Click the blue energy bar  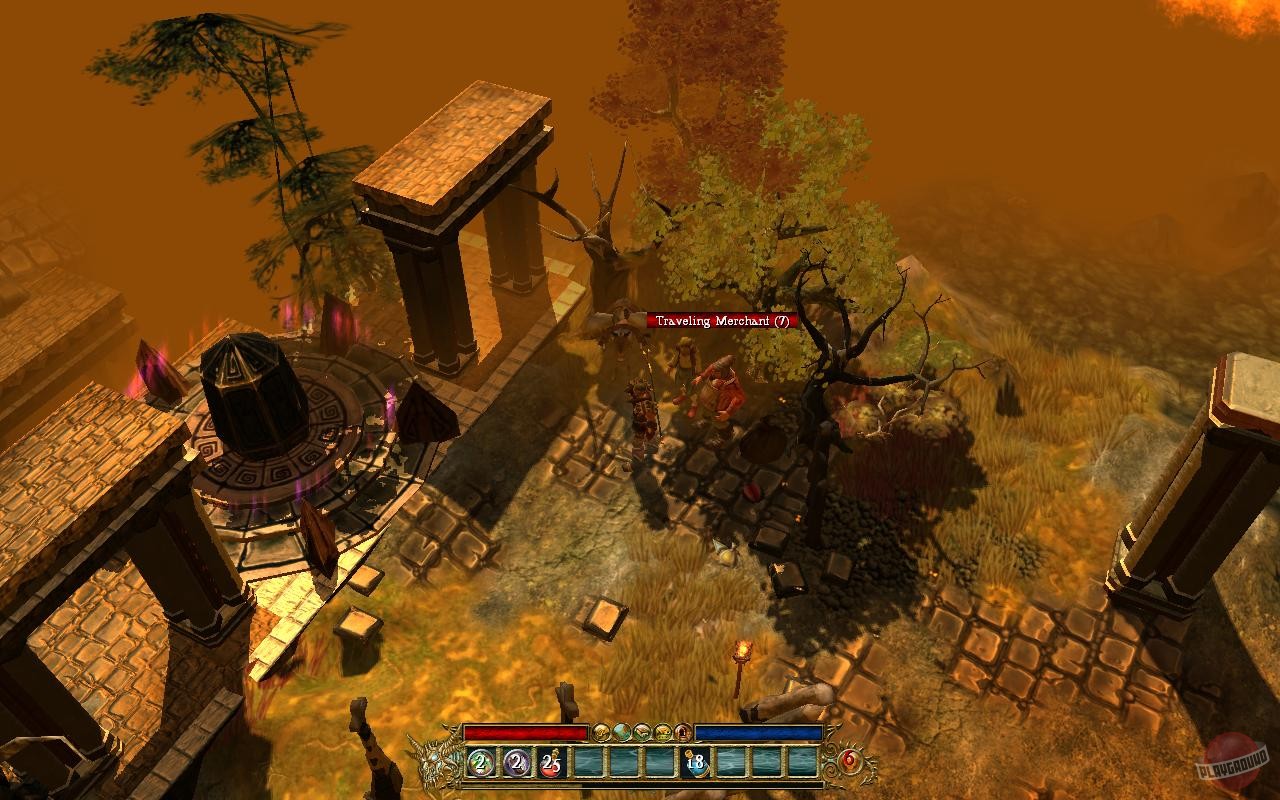pos(760,733)
